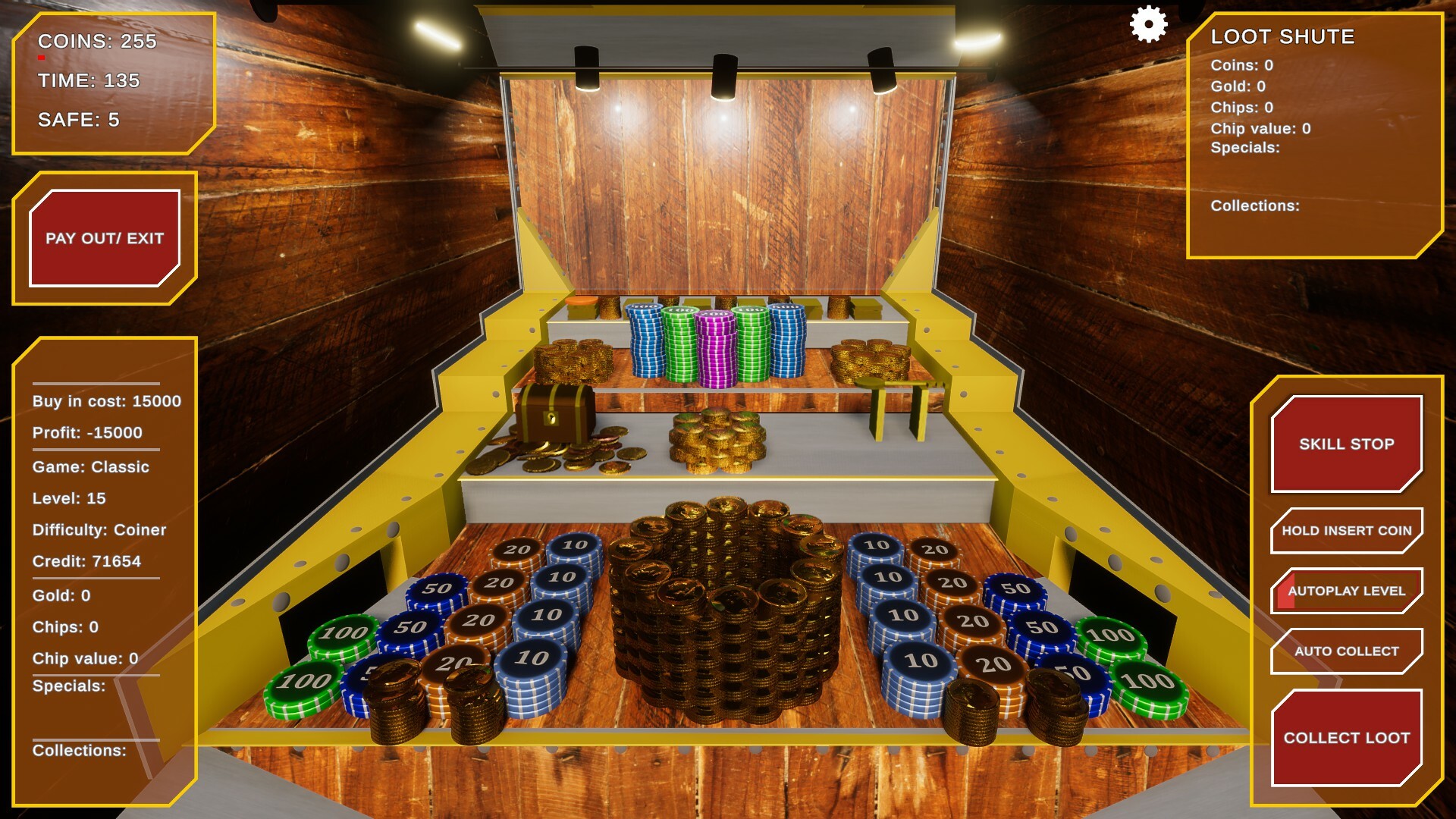Toggle AUTOPLAY LEVEL
Viewport: 1456px width, 819px height.
[x=1346, y=590]
